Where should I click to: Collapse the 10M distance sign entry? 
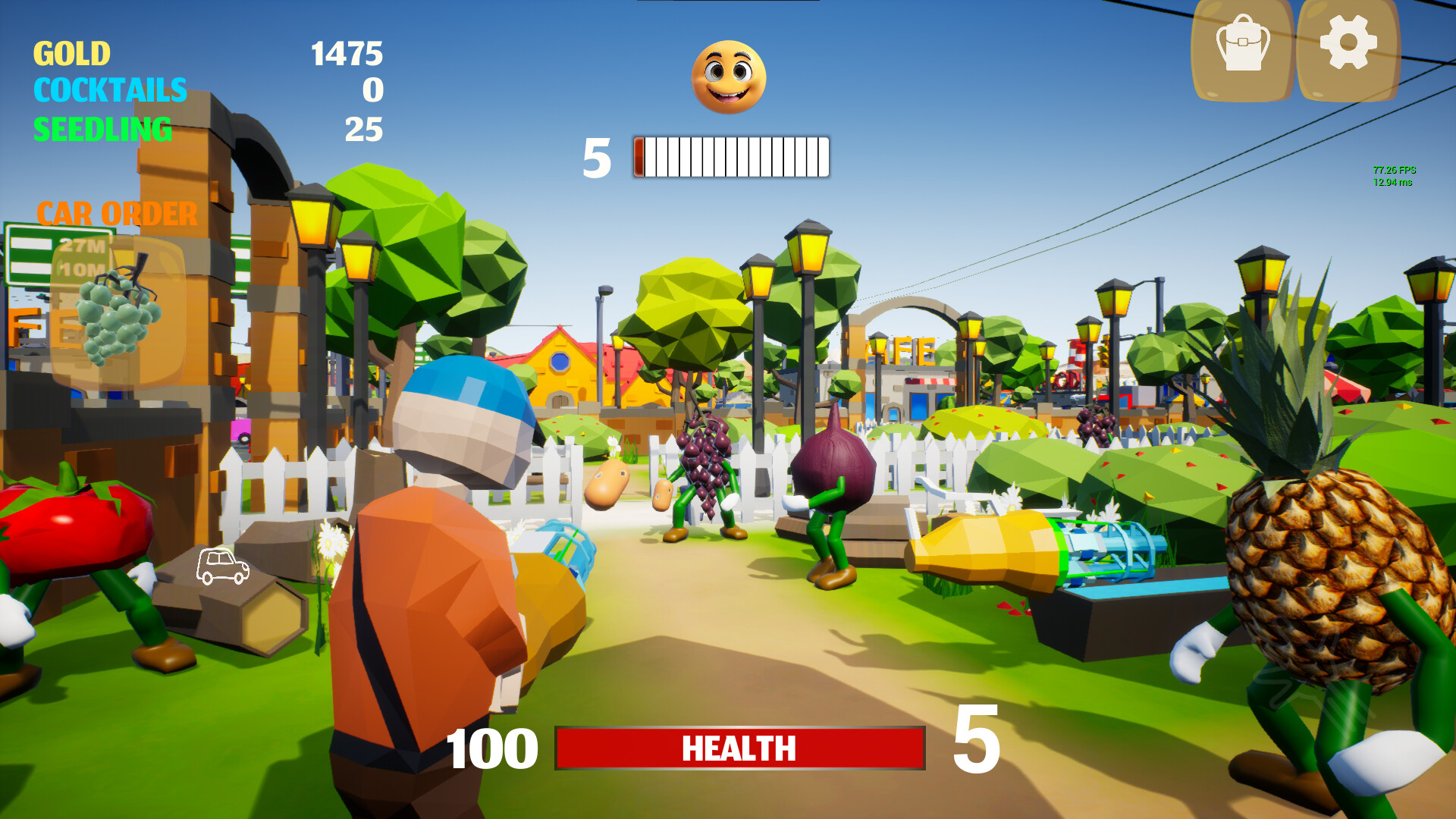81,268
